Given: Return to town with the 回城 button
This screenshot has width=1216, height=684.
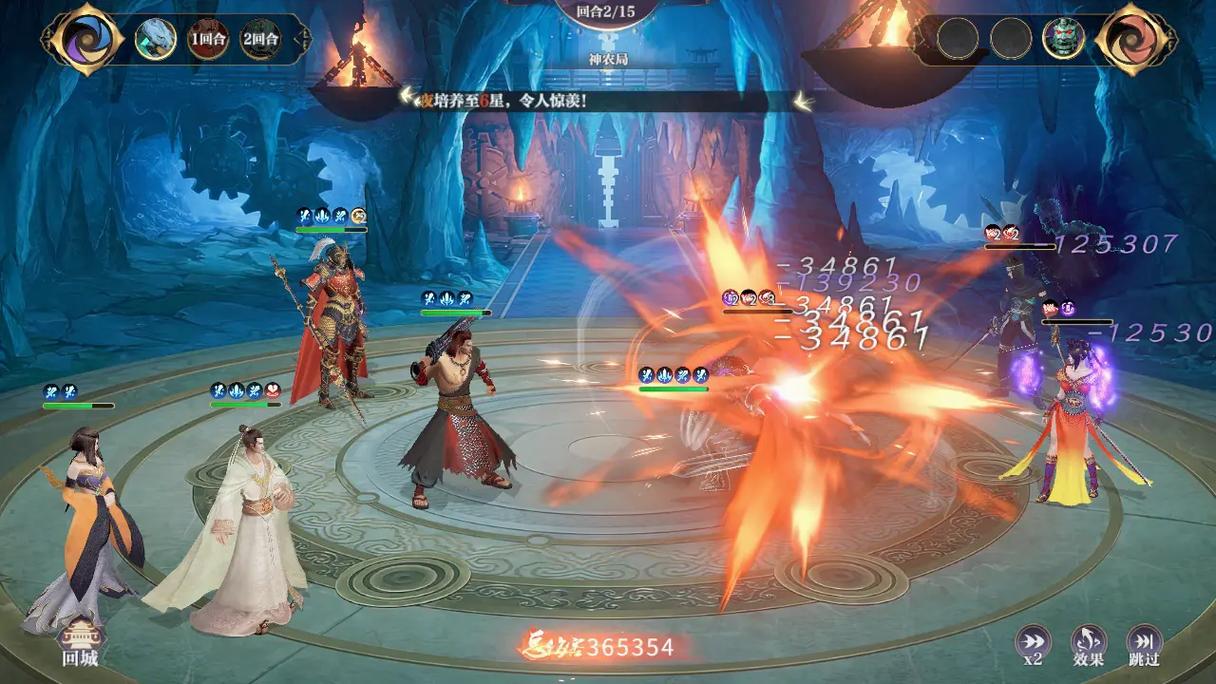Looking at the screenshot, I should point(79,643).
